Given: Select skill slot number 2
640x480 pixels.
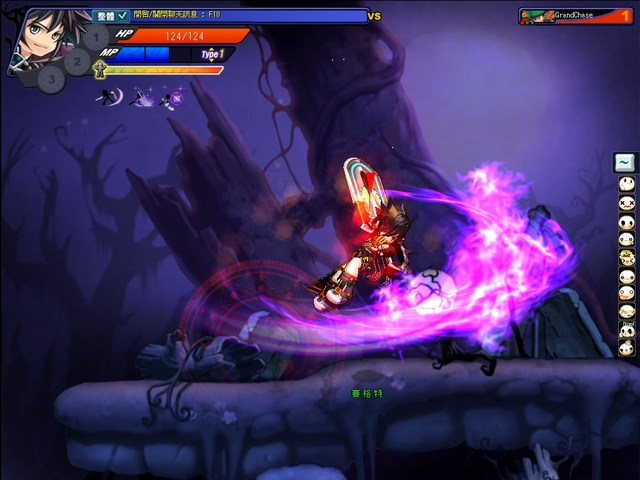Looking at the screenshot, I should [77, 60].
